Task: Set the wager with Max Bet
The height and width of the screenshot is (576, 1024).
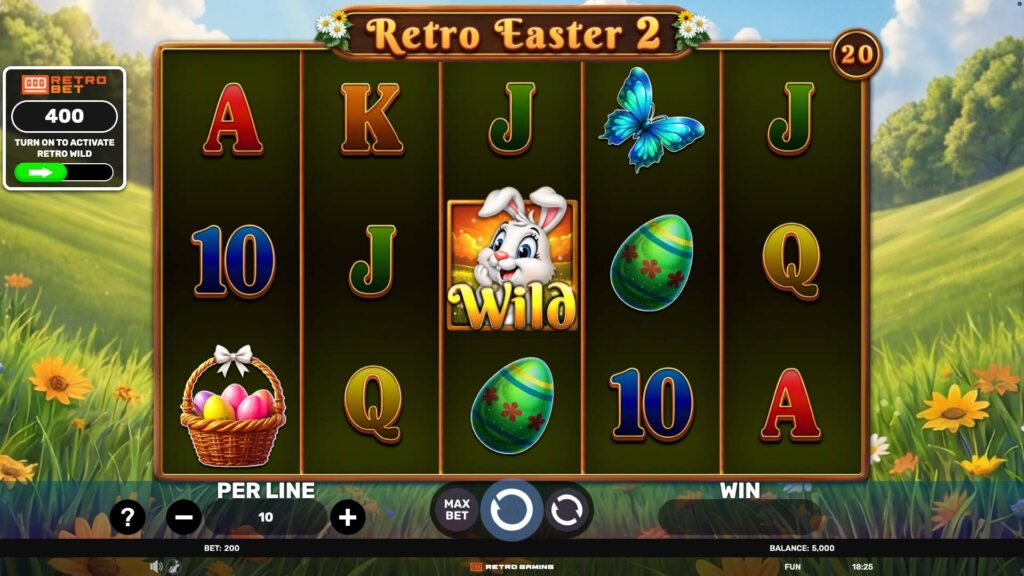Action: click(456, 509)
